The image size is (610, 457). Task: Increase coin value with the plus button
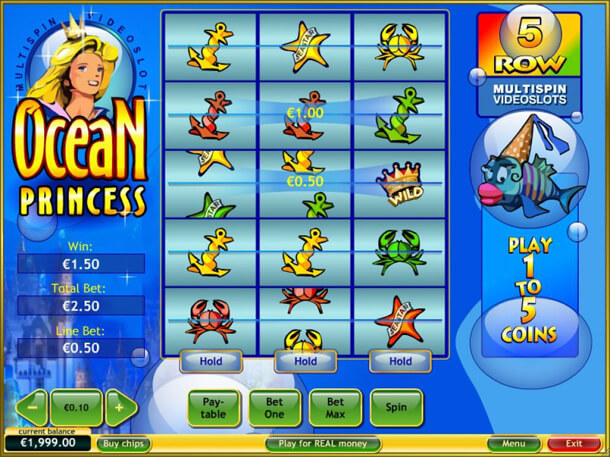point(119,408)
